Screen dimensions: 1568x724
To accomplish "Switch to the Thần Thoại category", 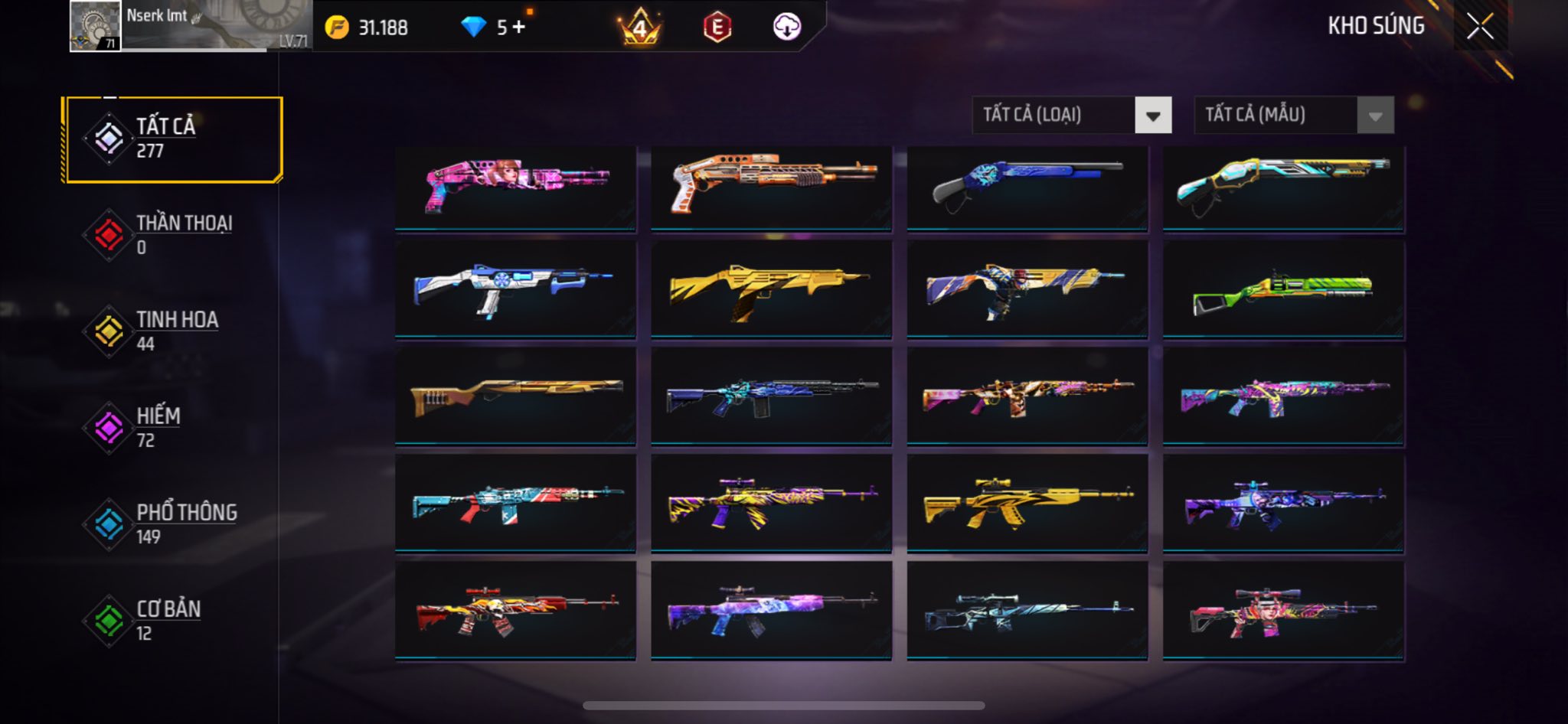I will (x=175, y=235).
